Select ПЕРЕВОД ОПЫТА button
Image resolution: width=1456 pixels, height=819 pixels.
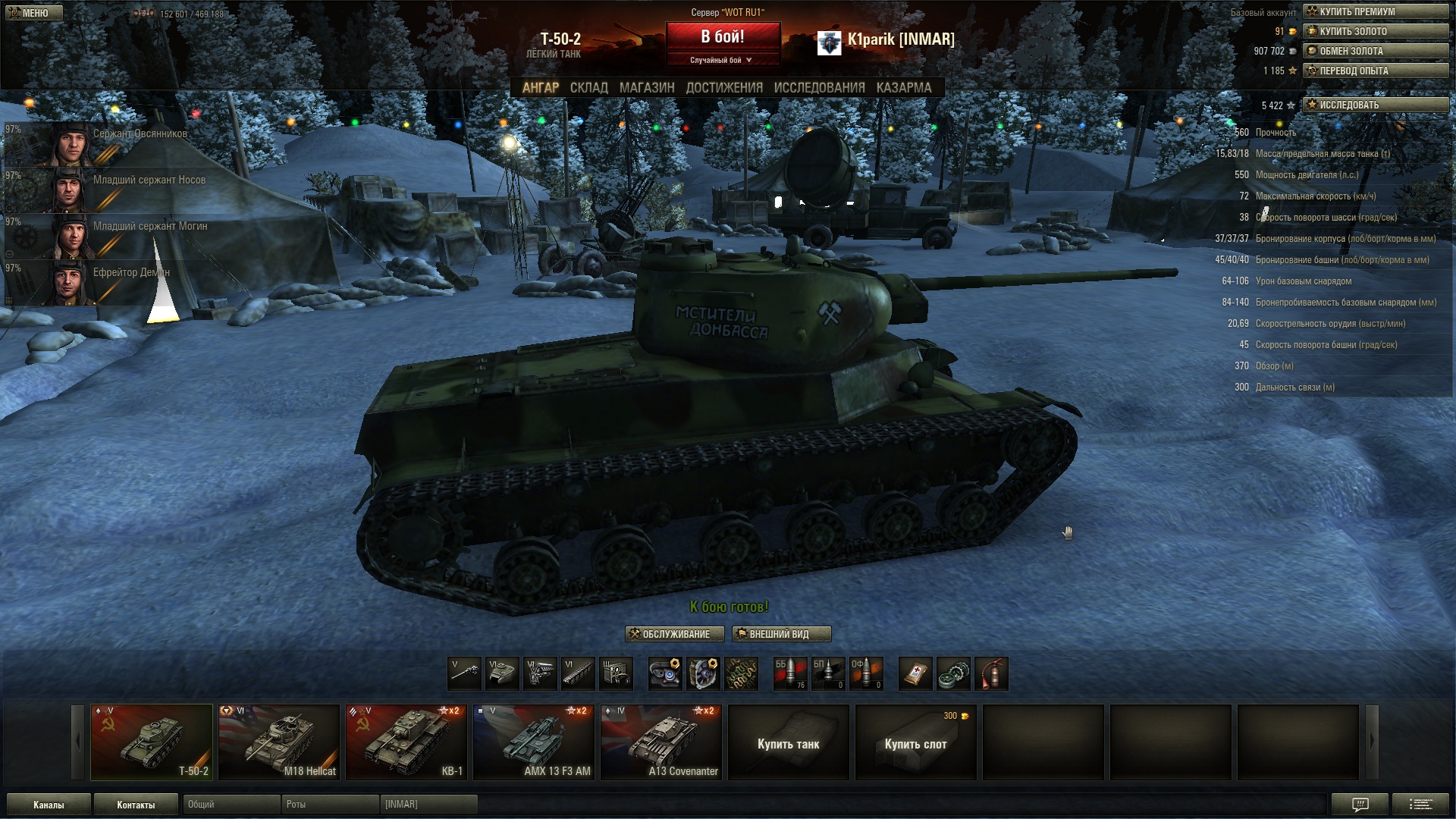pos(1376,71)
